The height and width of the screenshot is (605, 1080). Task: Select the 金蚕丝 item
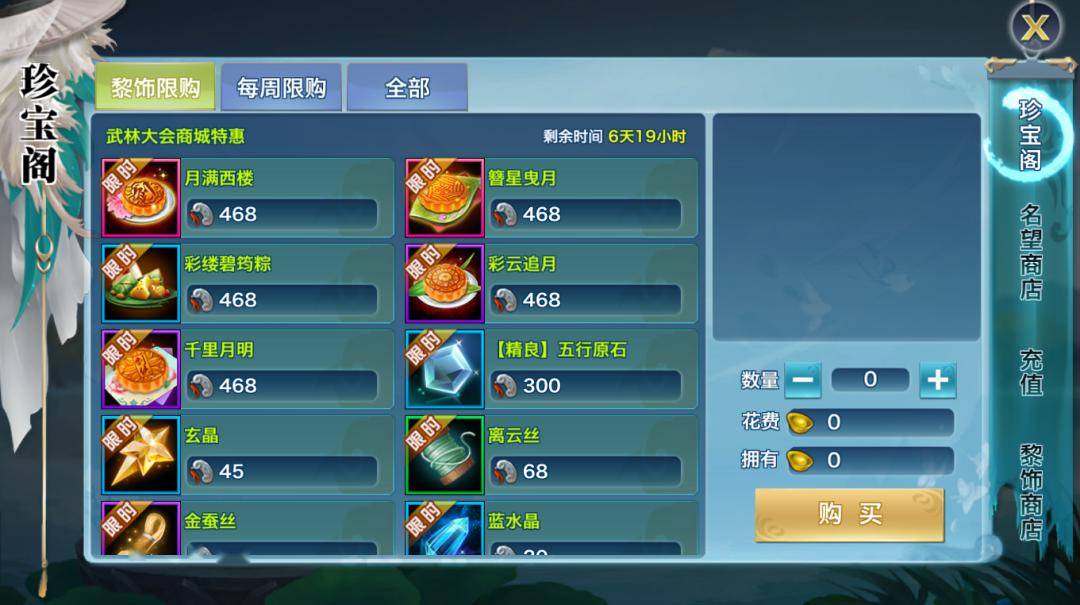pos(248,530)
